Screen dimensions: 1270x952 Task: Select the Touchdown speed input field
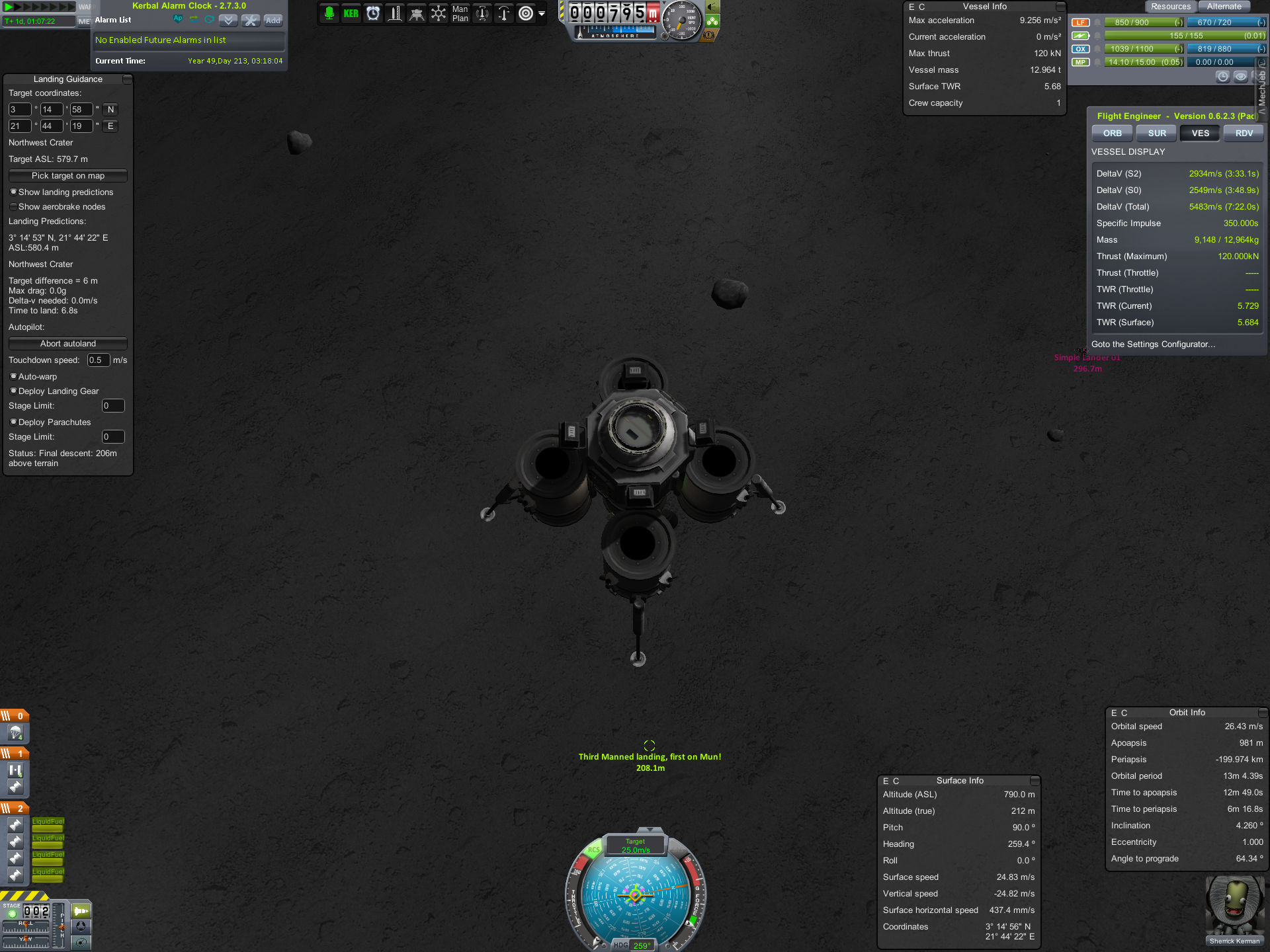tap(98, 360)
